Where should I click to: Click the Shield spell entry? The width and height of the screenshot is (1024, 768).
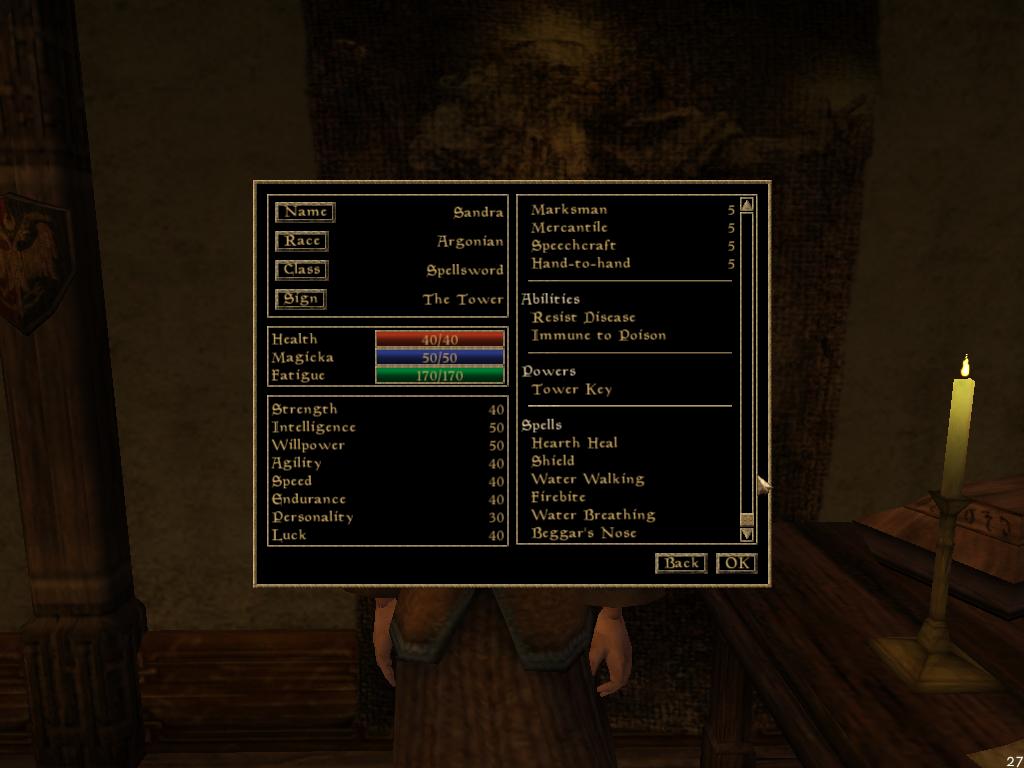point(552,461)
